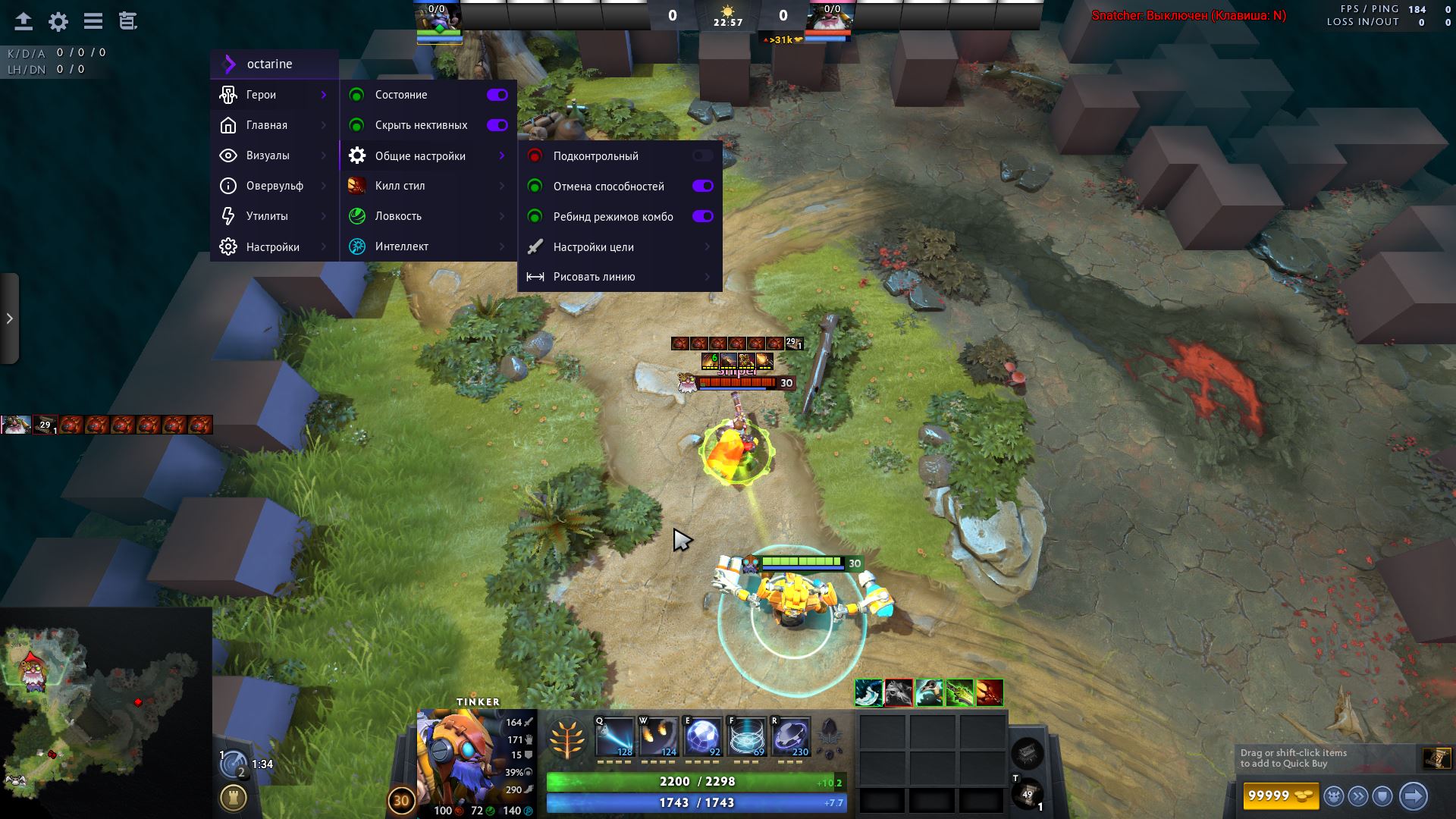Toggle the Состояние switch
The width and height of the screenshot is (1456, 819).
497,95
